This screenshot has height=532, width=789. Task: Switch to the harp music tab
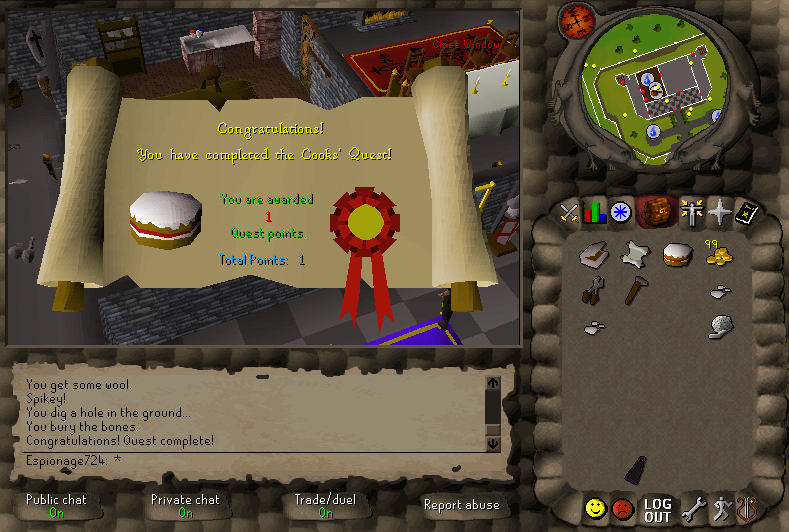click(x=746, y=509)
